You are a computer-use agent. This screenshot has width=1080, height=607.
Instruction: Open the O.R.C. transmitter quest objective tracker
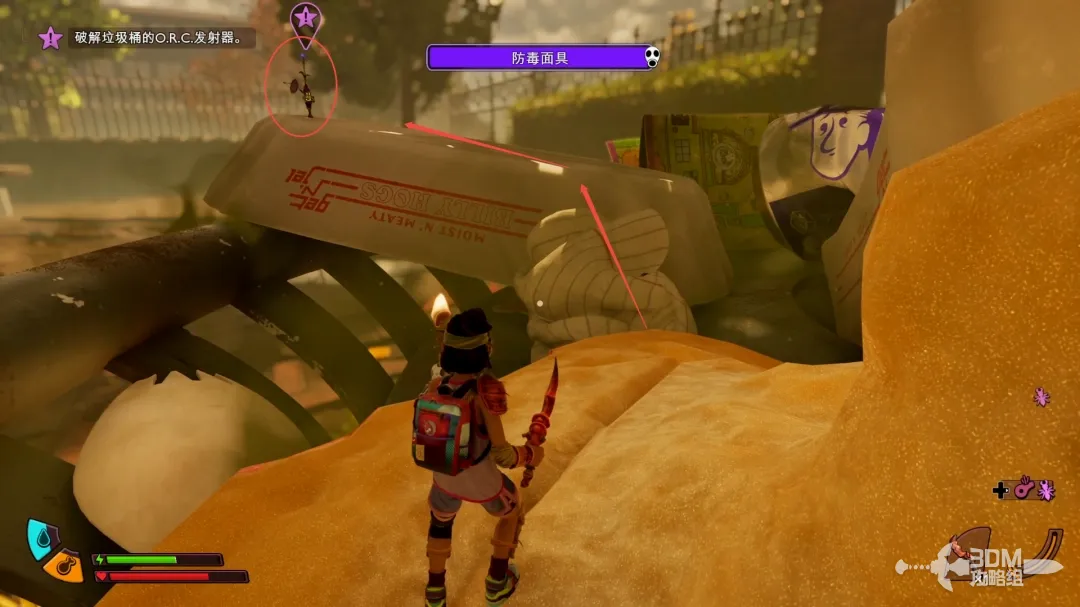point(148,39)
